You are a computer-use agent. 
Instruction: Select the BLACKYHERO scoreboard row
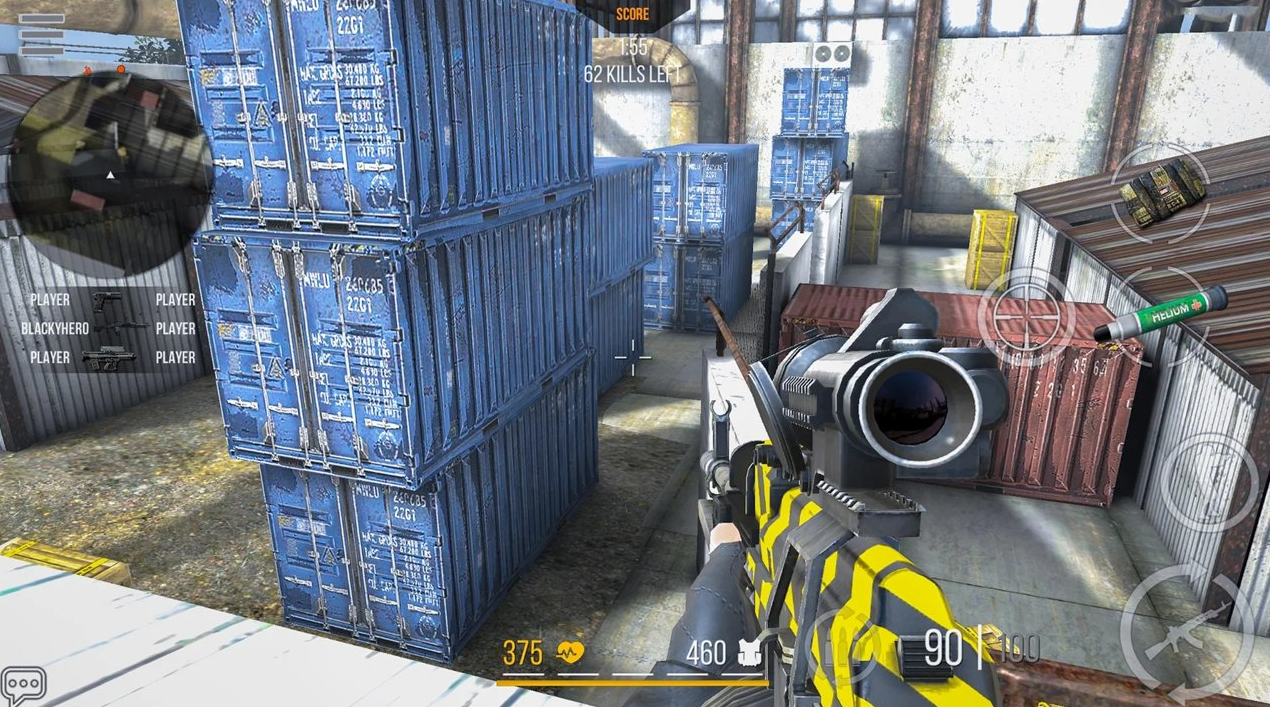[108, 328]
